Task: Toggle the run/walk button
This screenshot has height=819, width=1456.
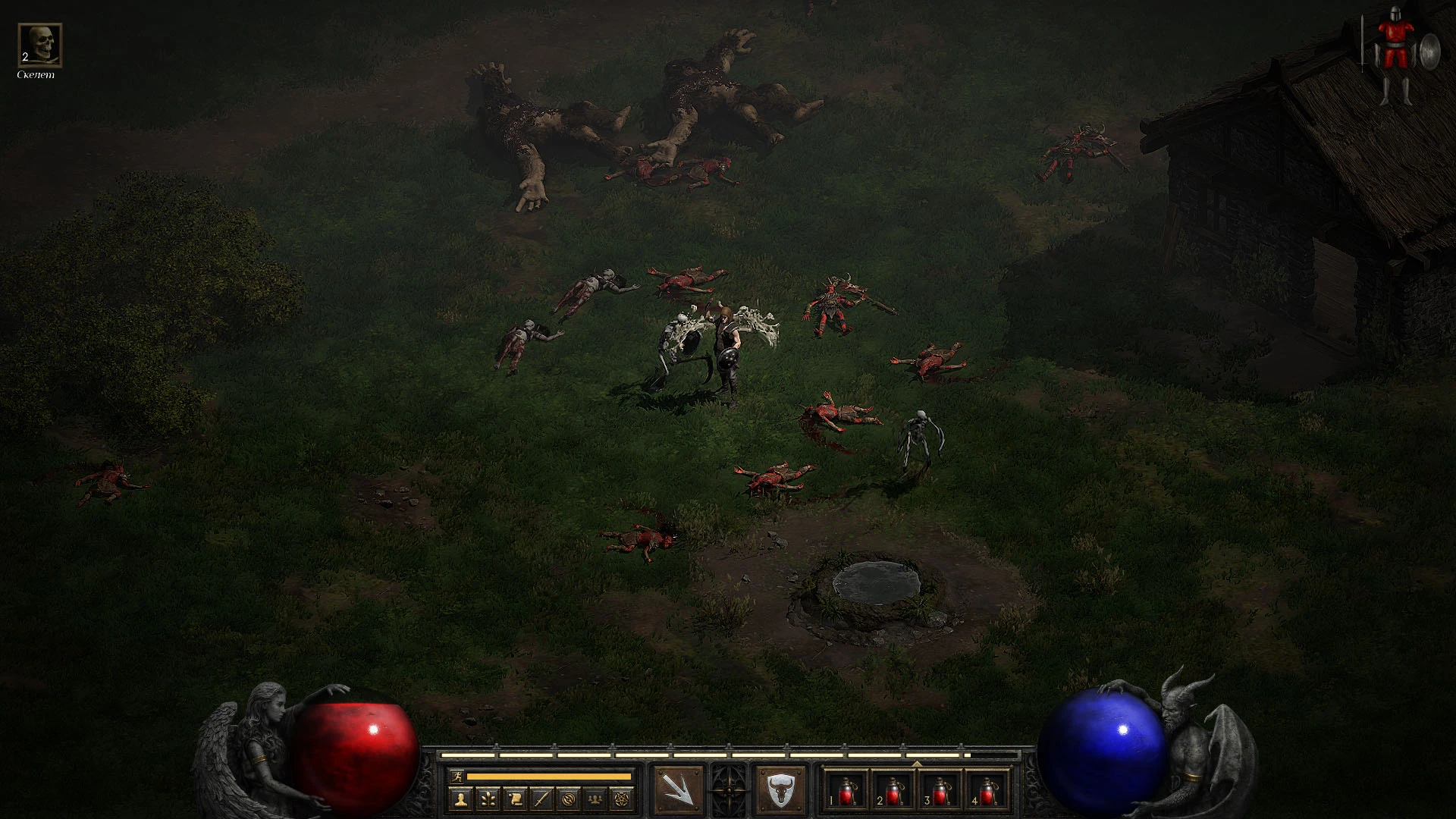Action: (x=457, y=776)
